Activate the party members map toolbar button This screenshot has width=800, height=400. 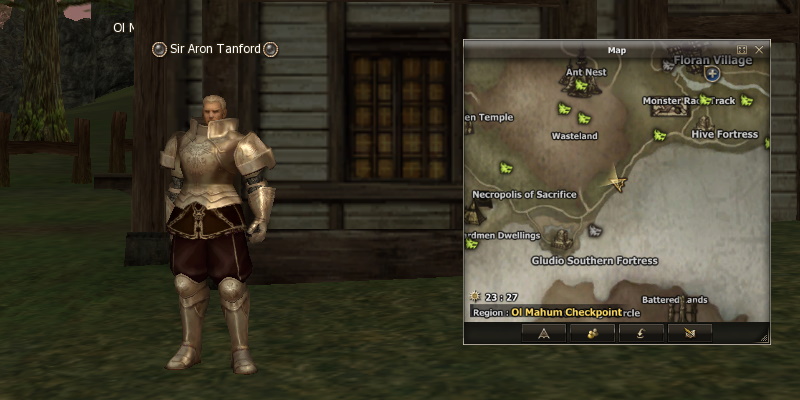click(x=592, y=333)
